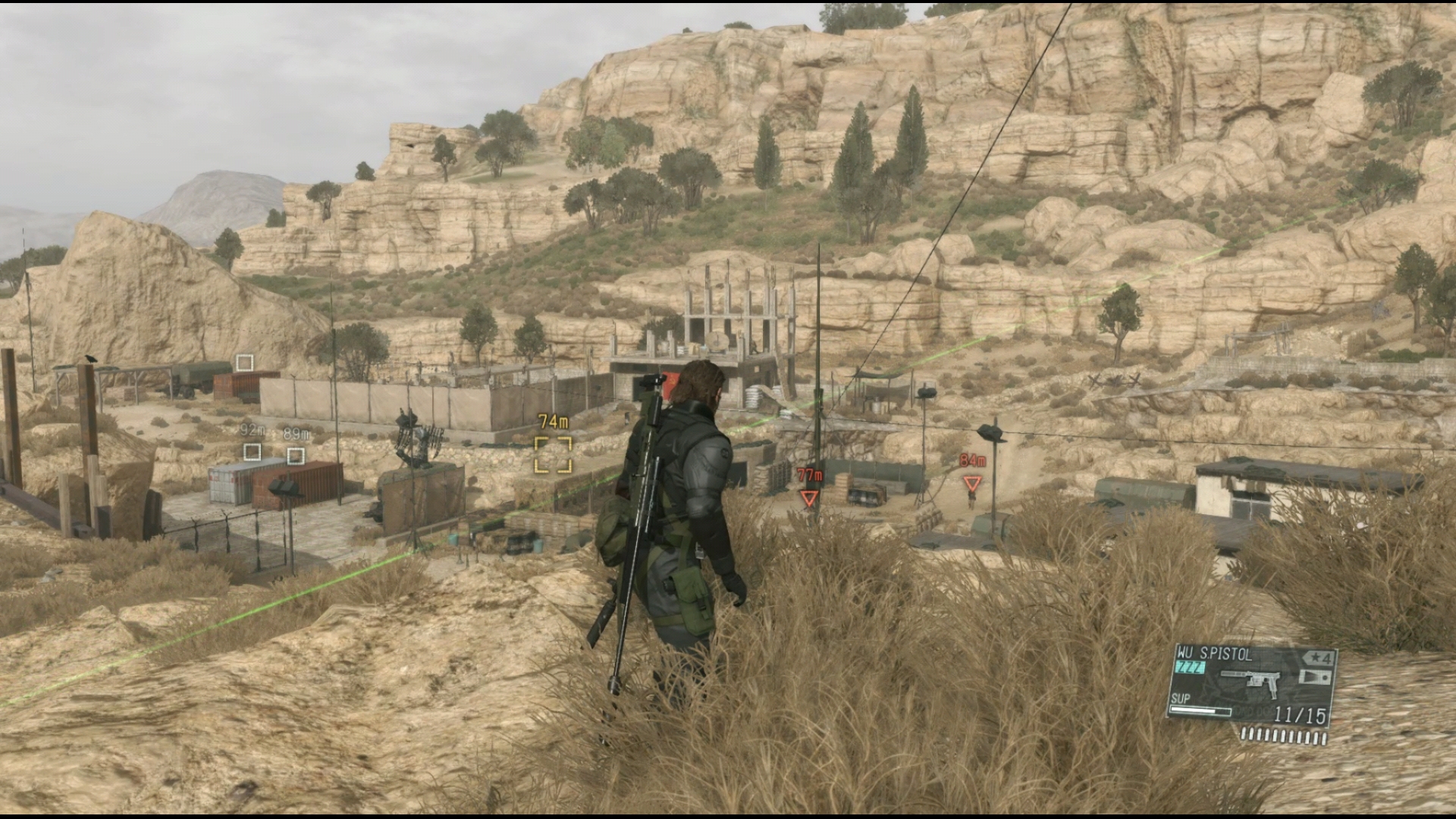Screen dimensions: 1456x819
Task: Select the red 77m enemy marker
Action: click(x=809, y=497)
